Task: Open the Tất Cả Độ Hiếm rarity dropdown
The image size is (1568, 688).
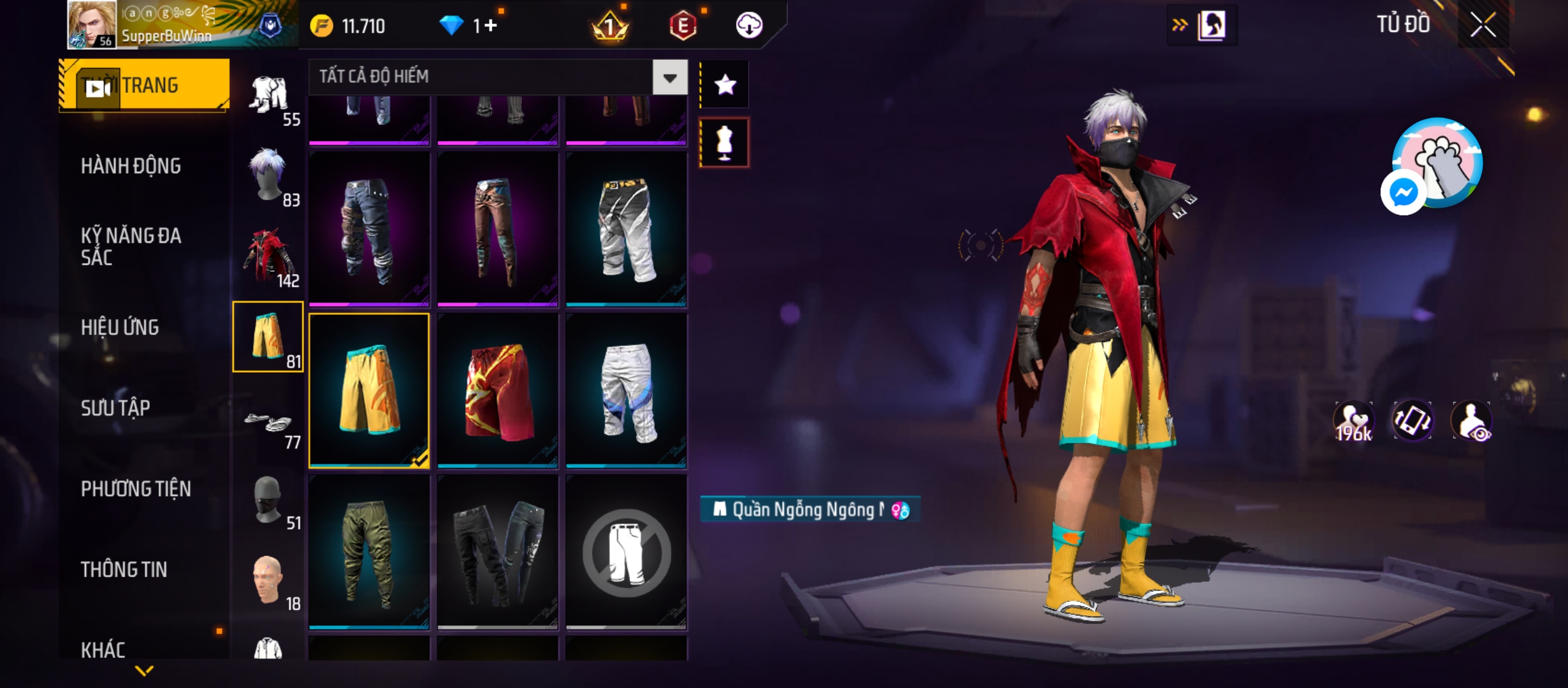Action: tap(670, 78)
